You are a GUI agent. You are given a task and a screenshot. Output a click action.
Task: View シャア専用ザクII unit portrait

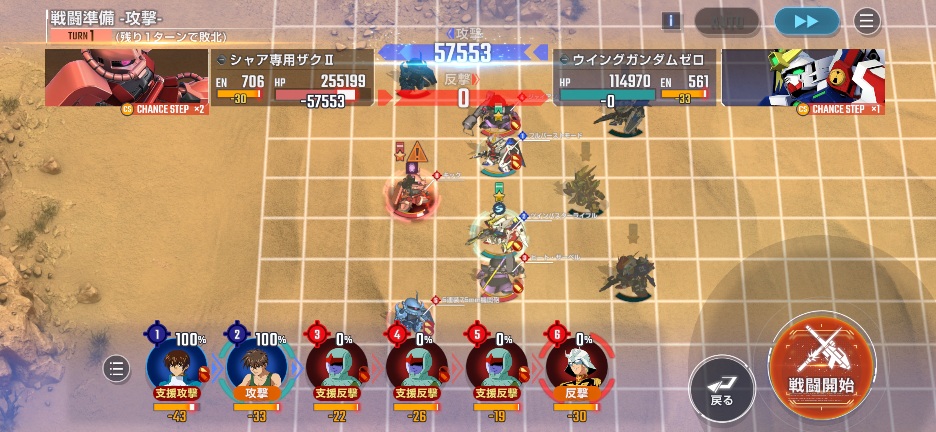click(125, 77)
